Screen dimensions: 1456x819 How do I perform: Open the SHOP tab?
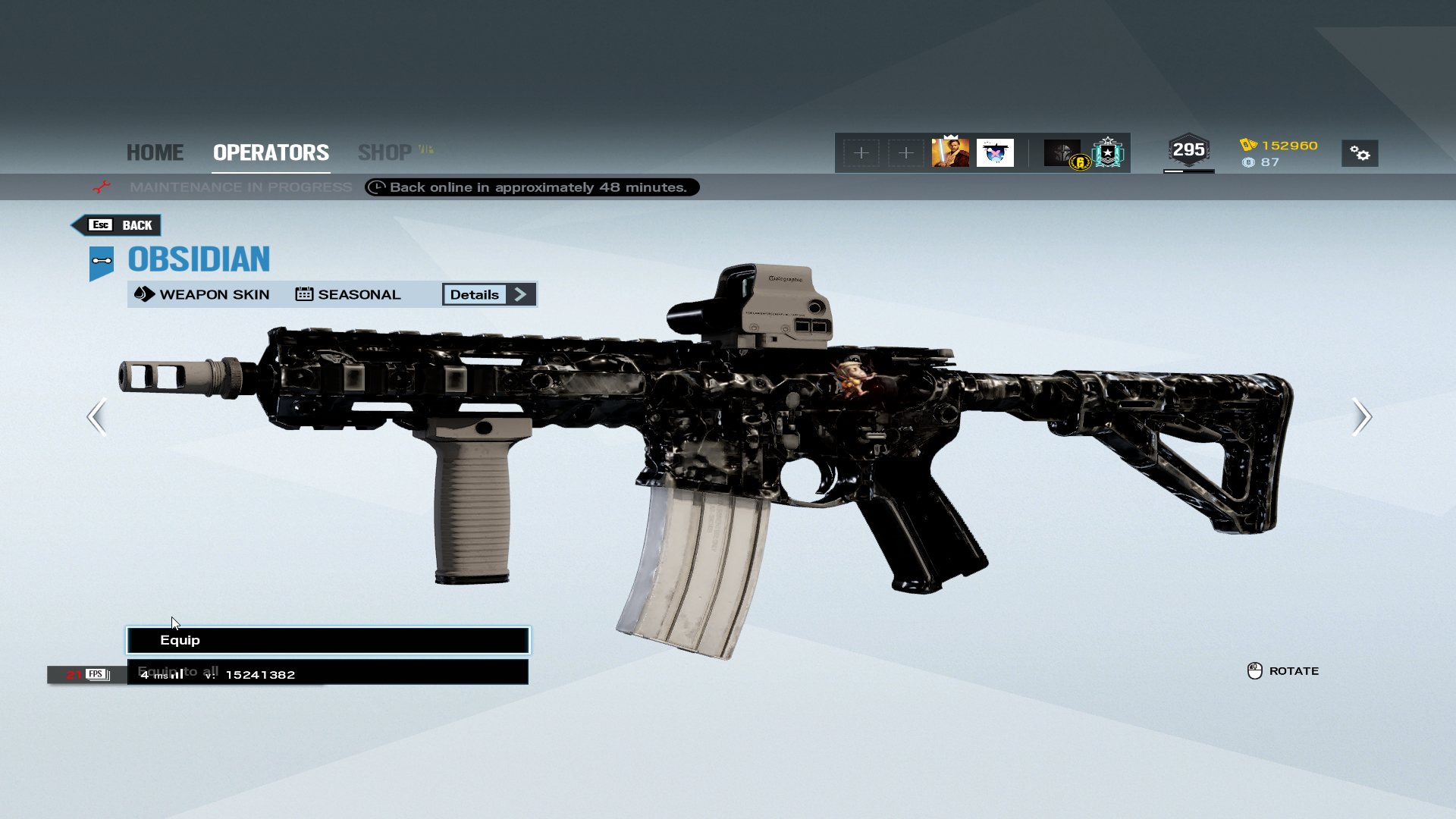(x=385, y=152)
